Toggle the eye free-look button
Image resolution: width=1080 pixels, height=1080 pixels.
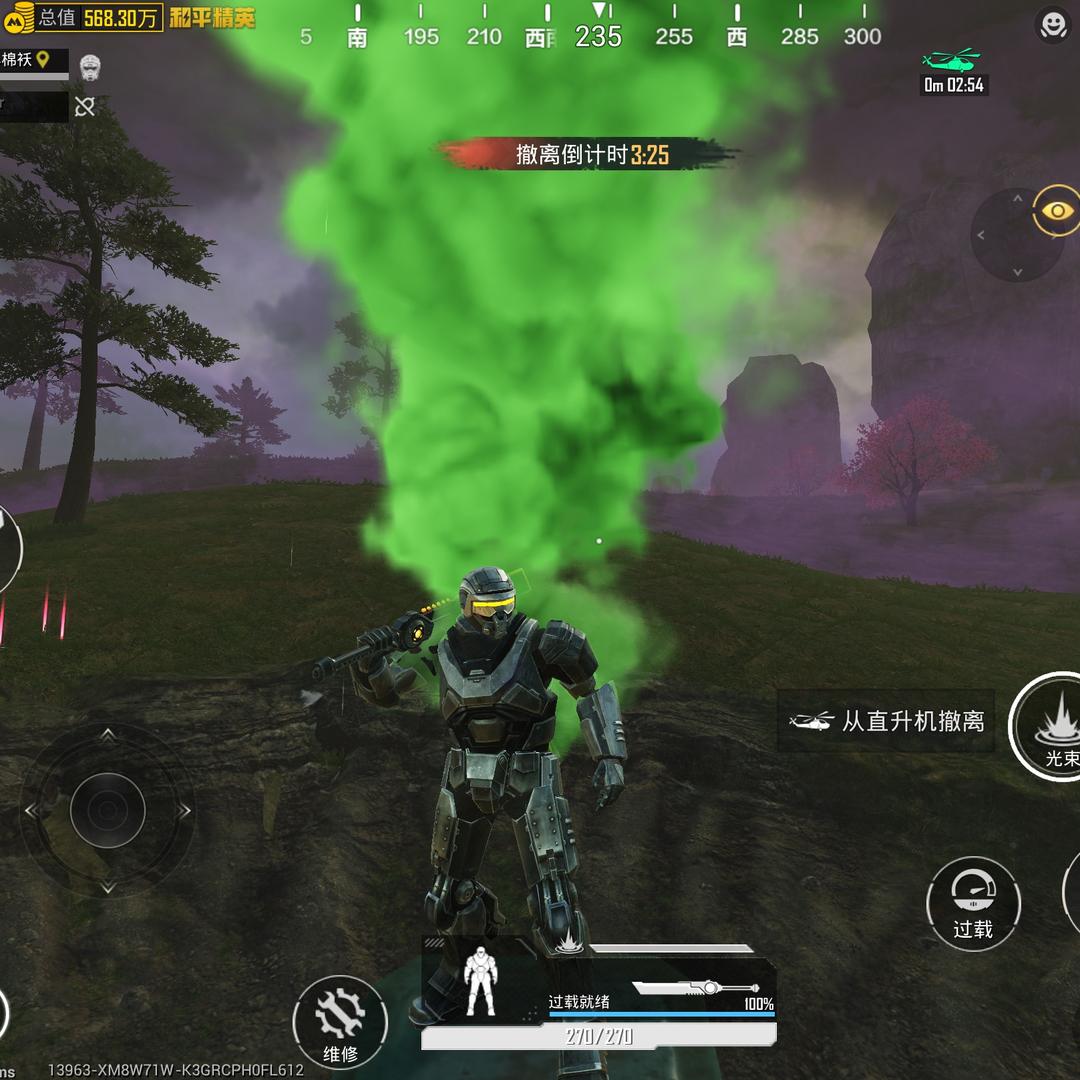point(1057,211)
